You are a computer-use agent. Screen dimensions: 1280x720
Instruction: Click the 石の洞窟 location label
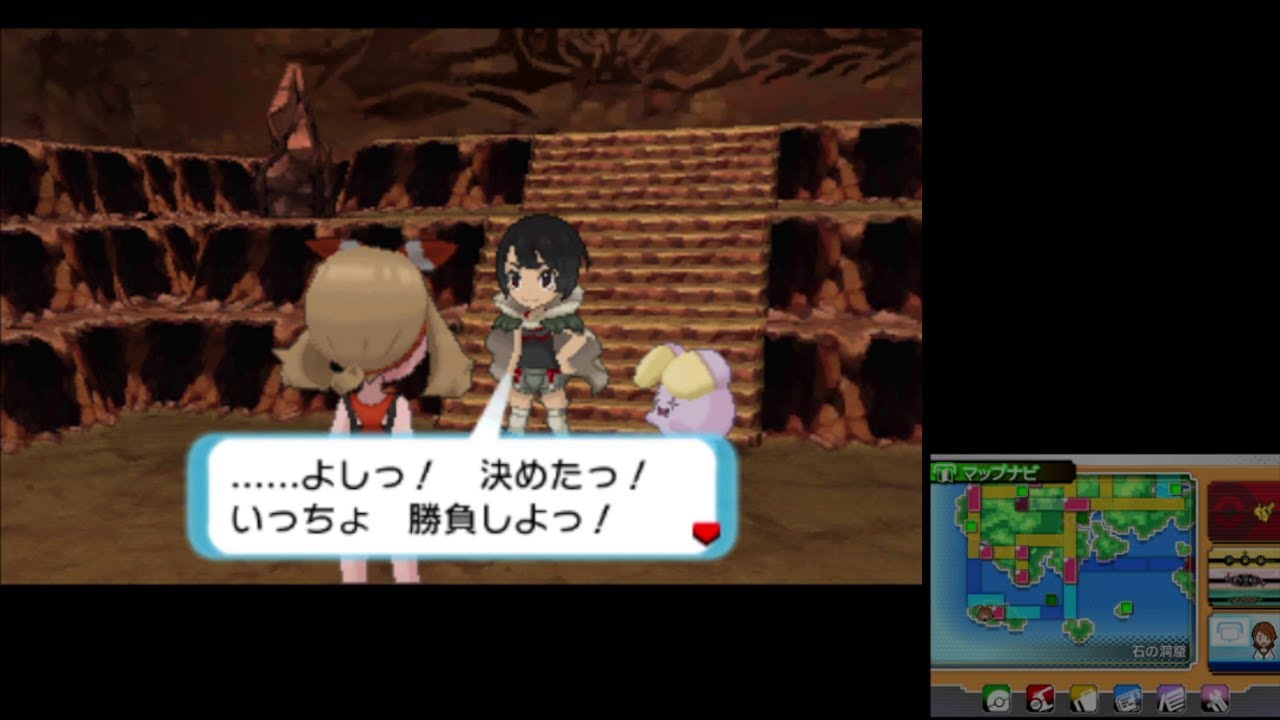[1160, 652]
